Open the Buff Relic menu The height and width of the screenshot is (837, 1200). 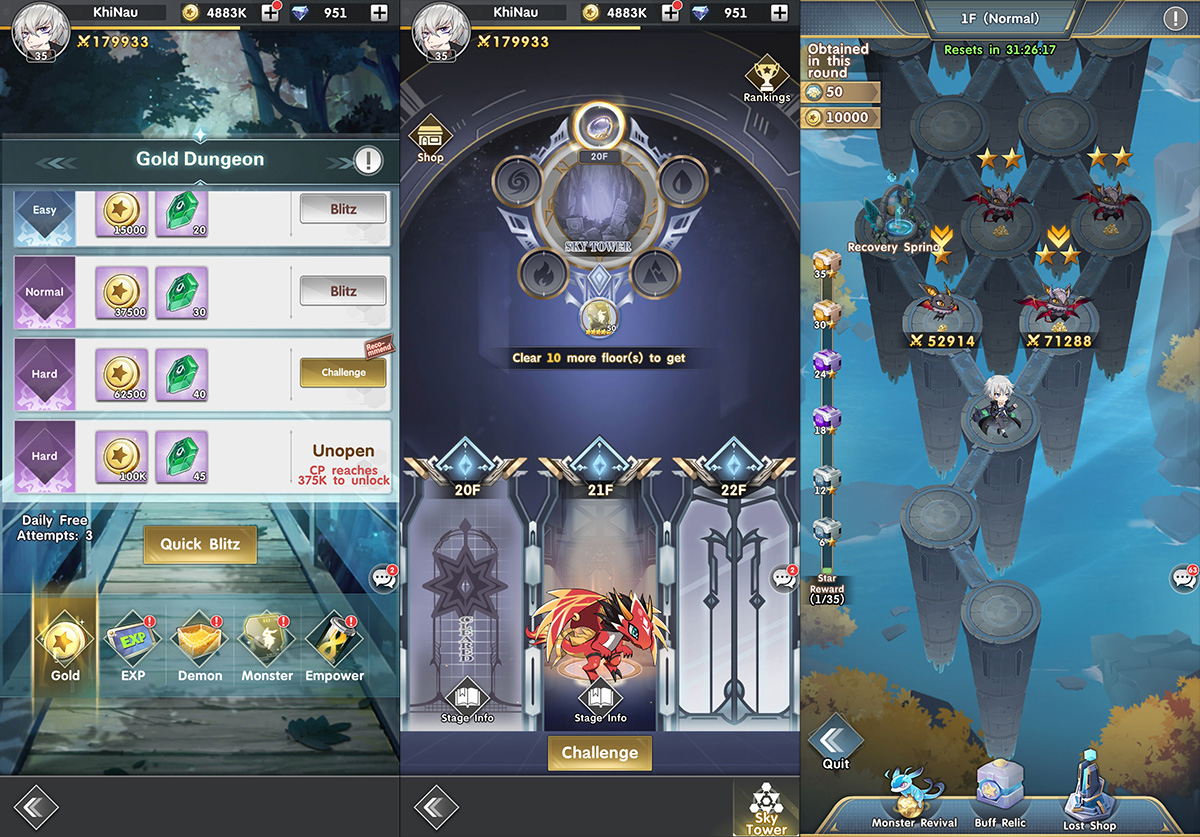[999, 796]
